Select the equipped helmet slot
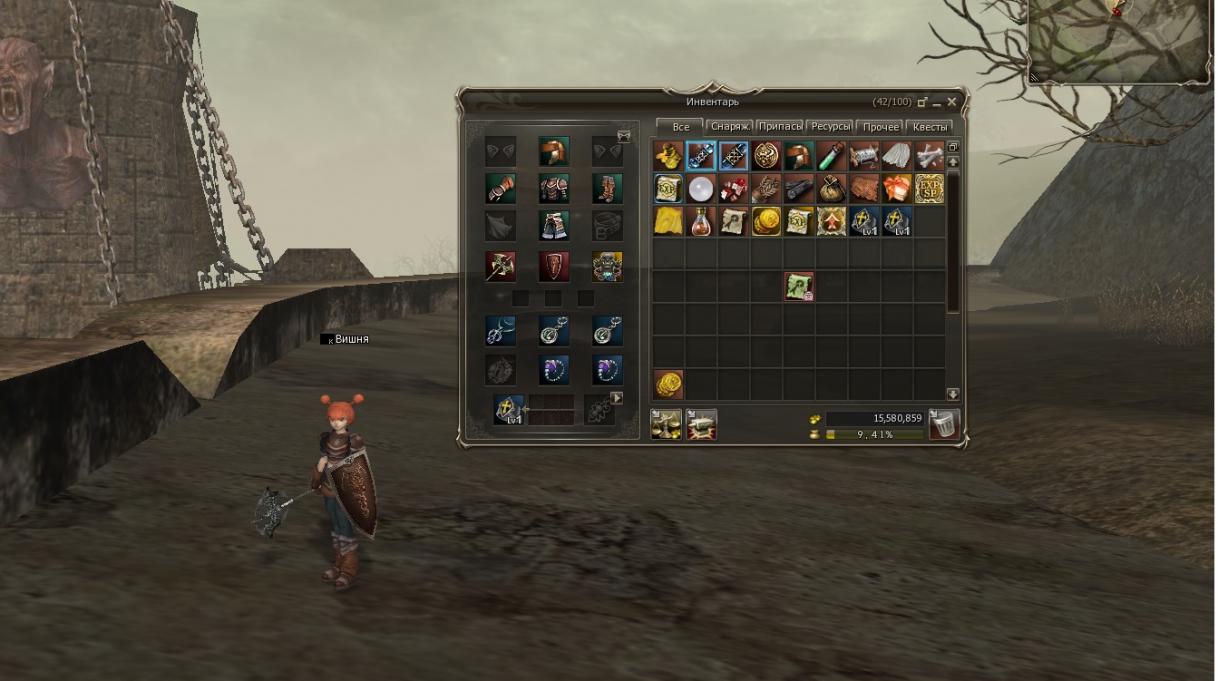1218x681 pixels. tap(553, 151)
